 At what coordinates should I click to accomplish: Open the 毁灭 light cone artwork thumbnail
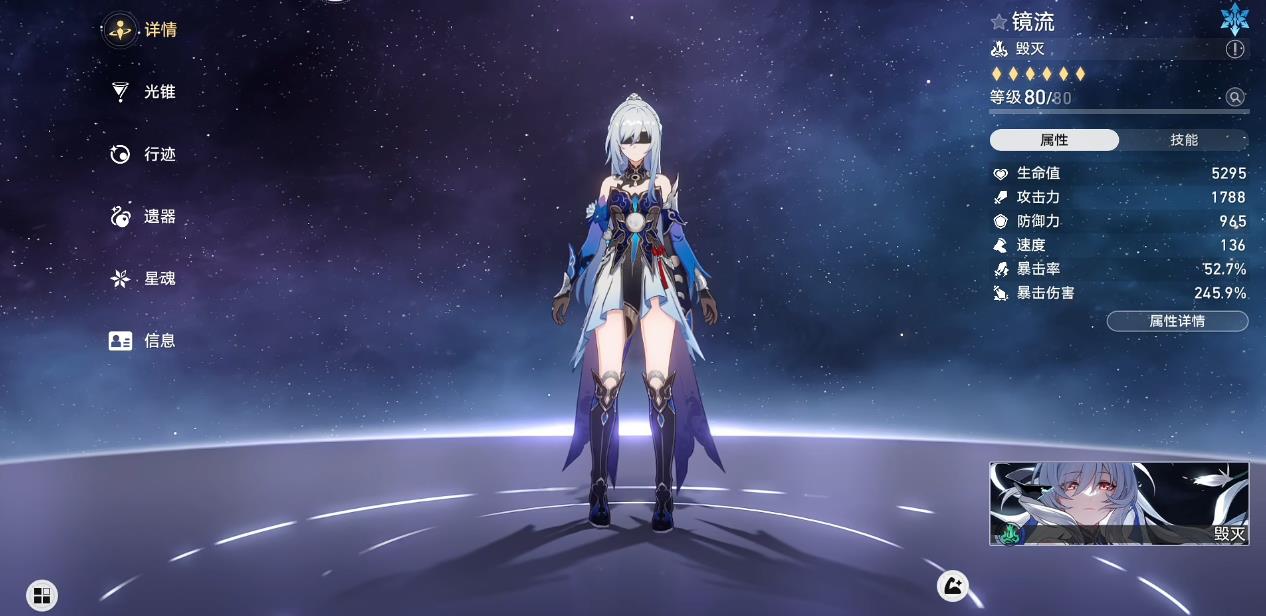(1119, 503)
